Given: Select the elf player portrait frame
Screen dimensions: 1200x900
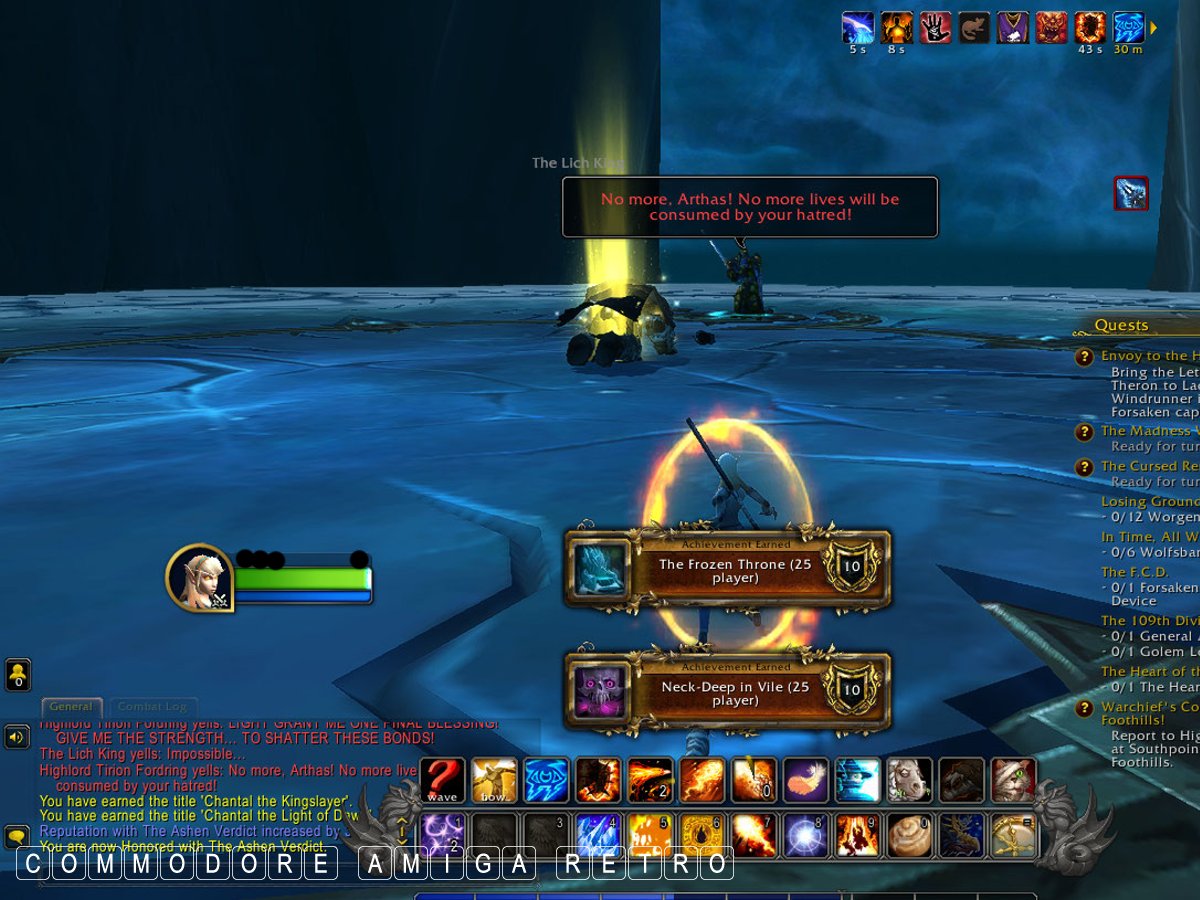Looking at the screenshot, I should [x=198, y=577].
